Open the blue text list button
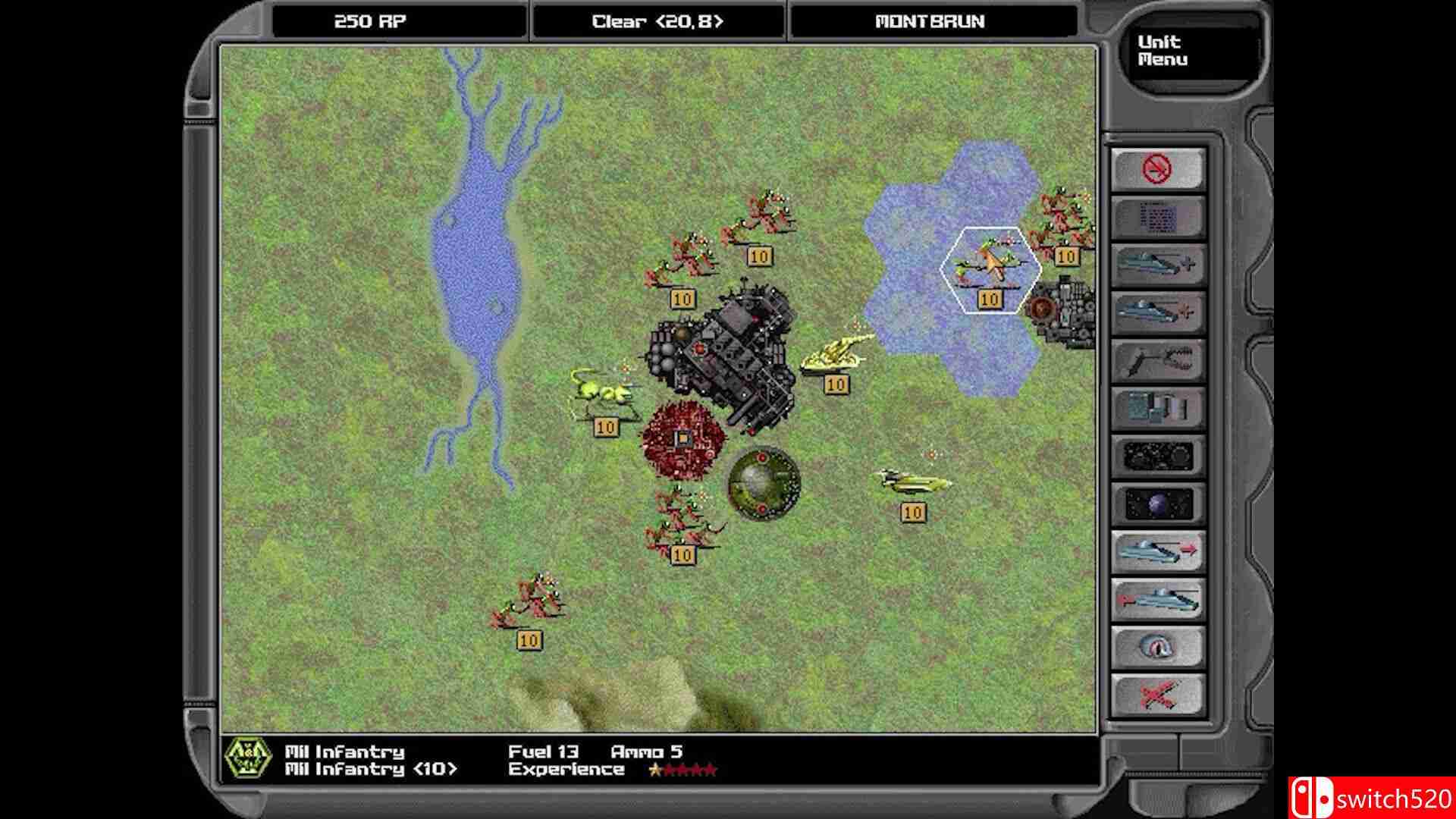The width and height of the screenshot is (1456, 819). click(x=1157, y=217)
